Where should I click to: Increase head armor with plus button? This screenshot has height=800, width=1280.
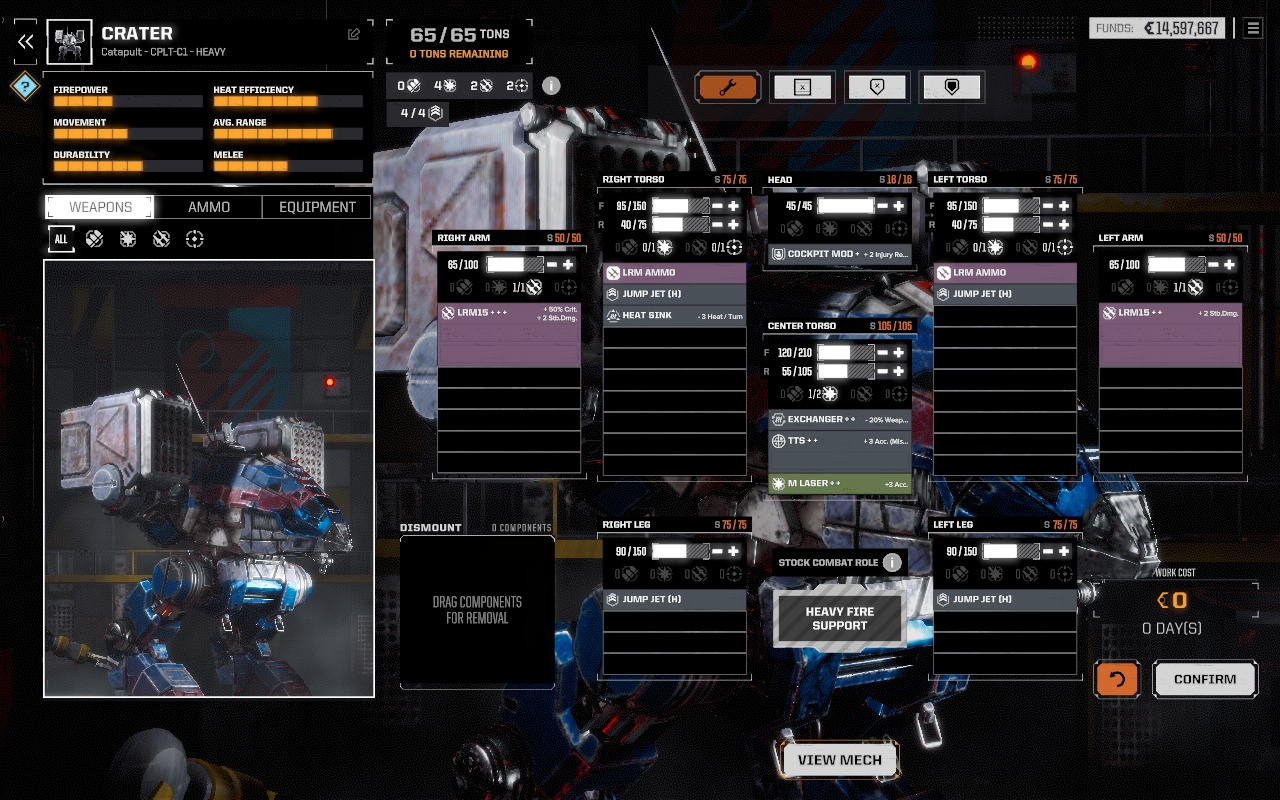[899, 206]
